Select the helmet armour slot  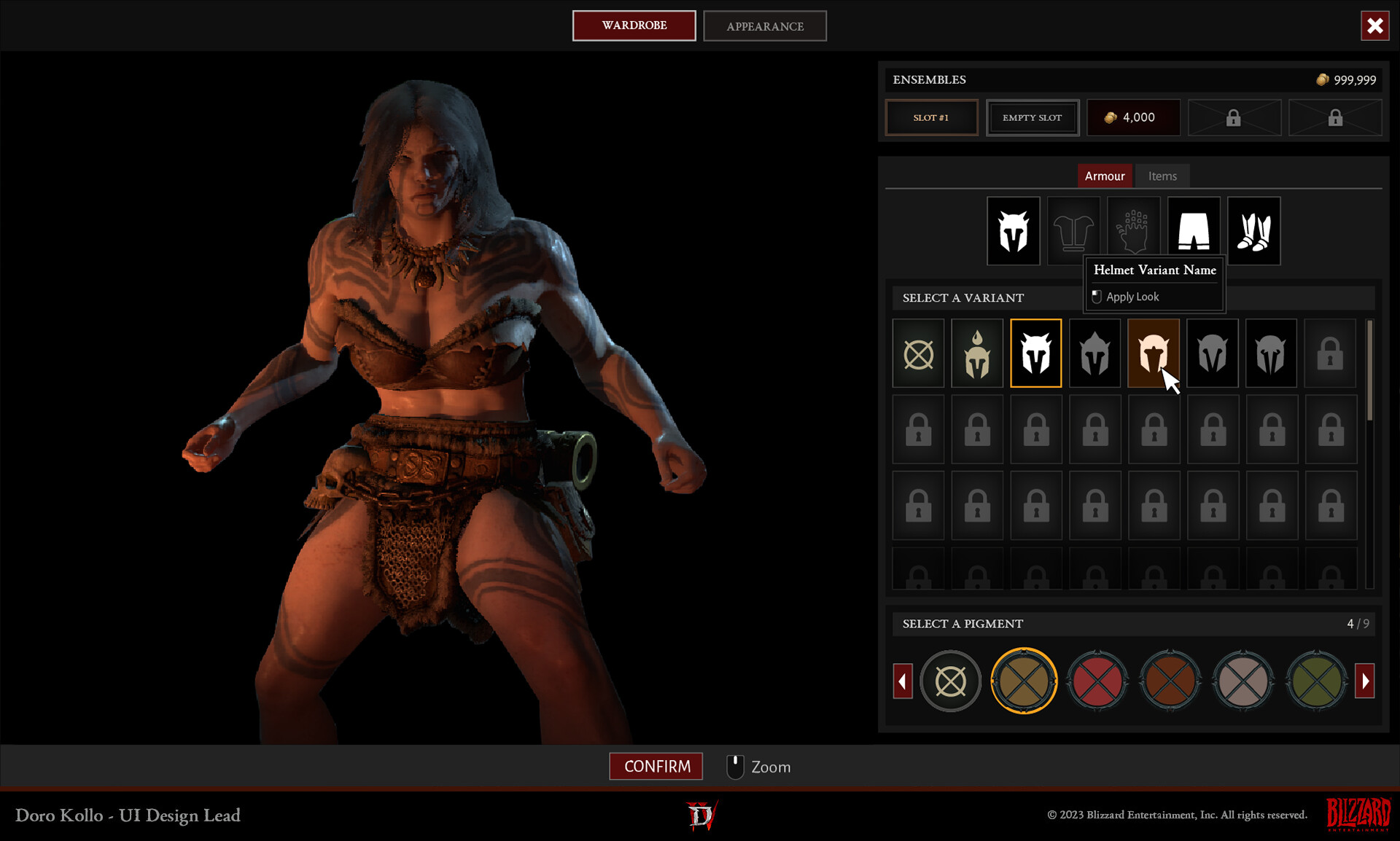[x=1013, y=231]
